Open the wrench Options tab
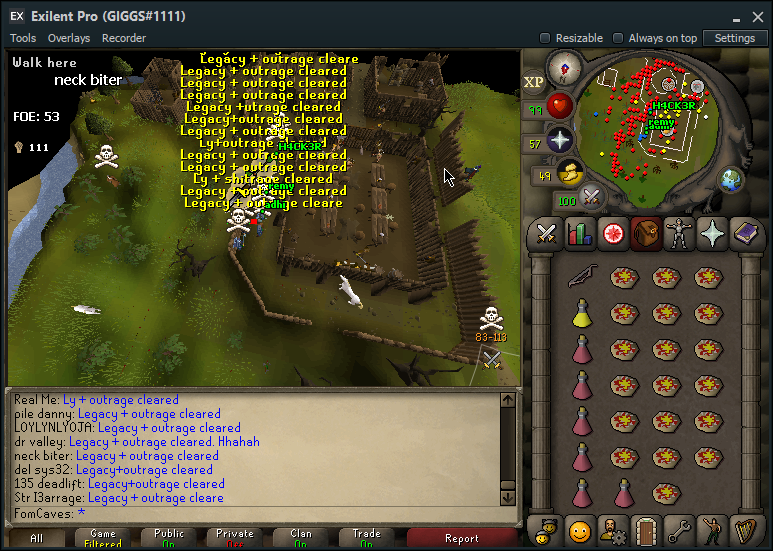This screenshot has width=773, height=551. coord(680,528)
